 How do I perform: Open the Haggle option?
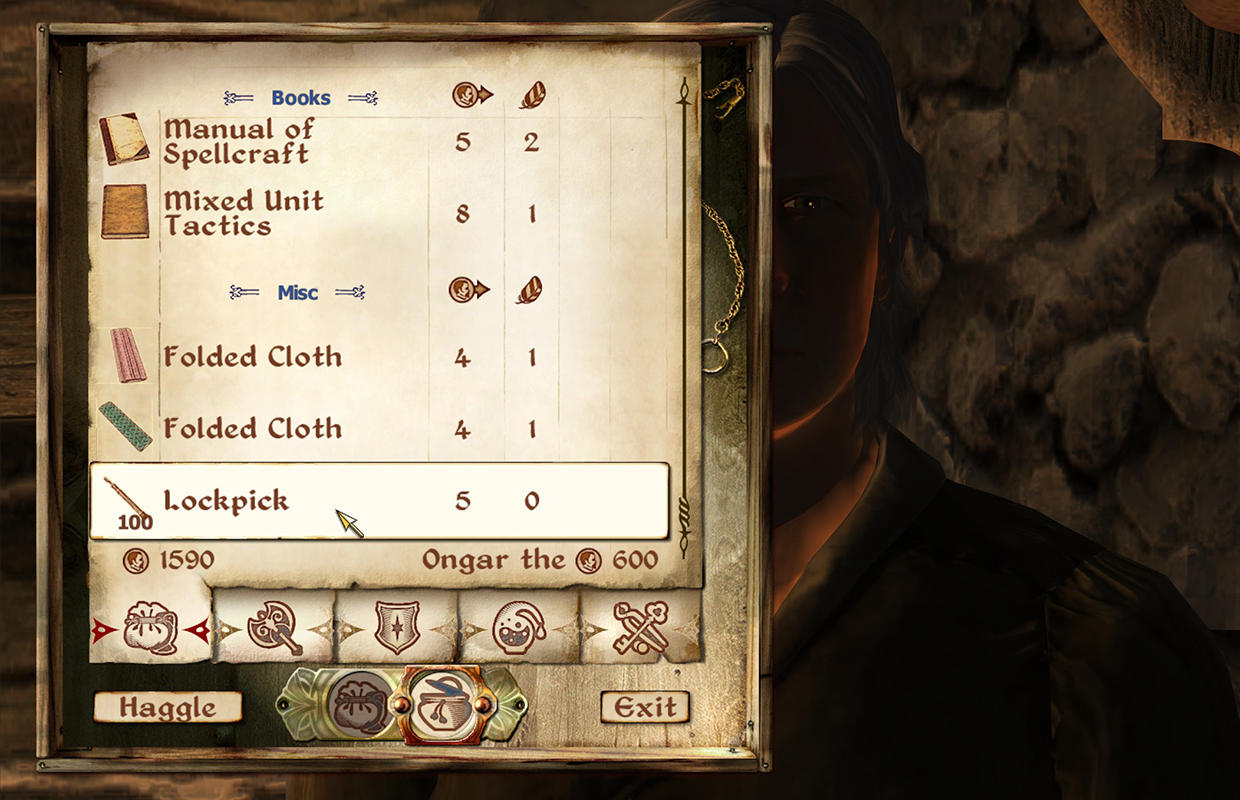click(x=168, y=708)
